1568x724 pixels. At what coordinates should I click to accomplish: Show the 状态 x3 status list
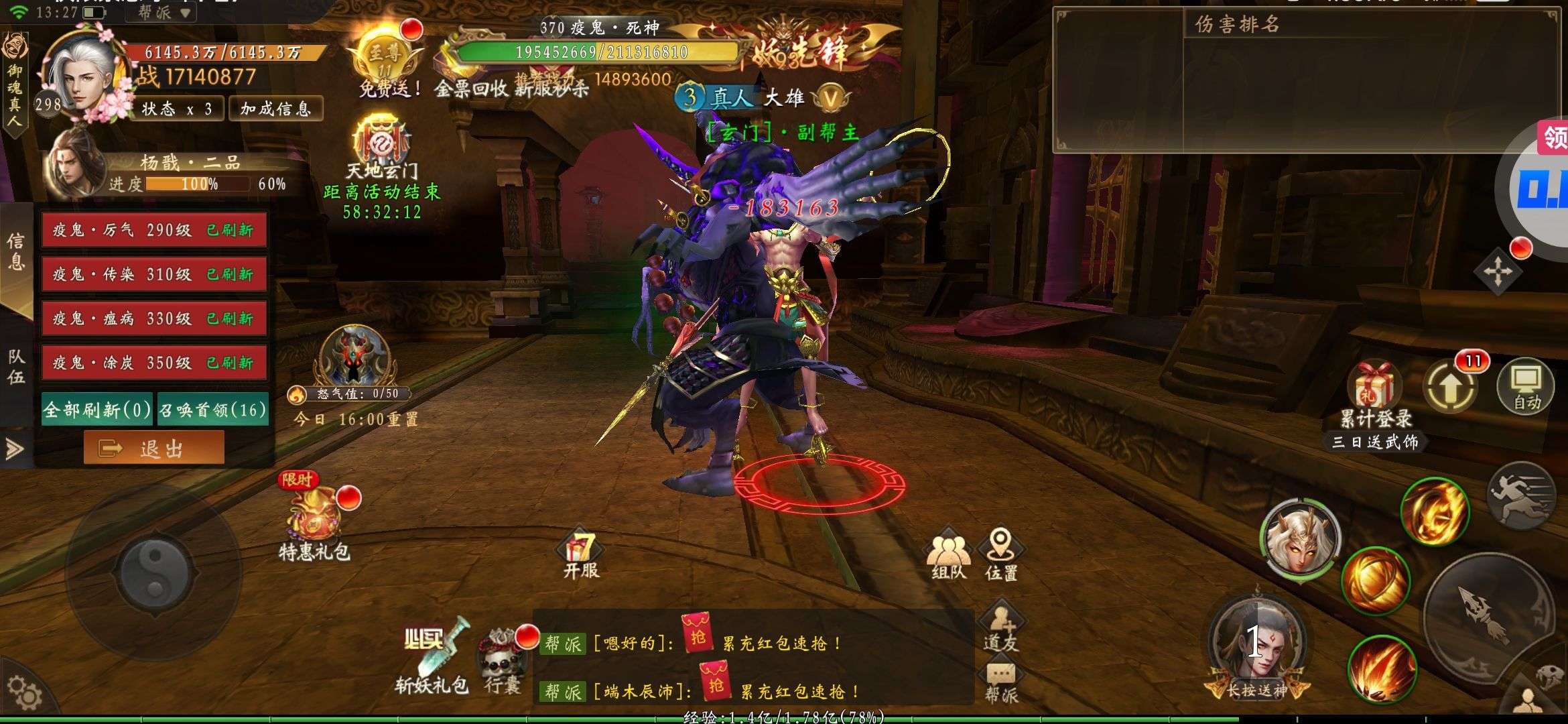177,109
